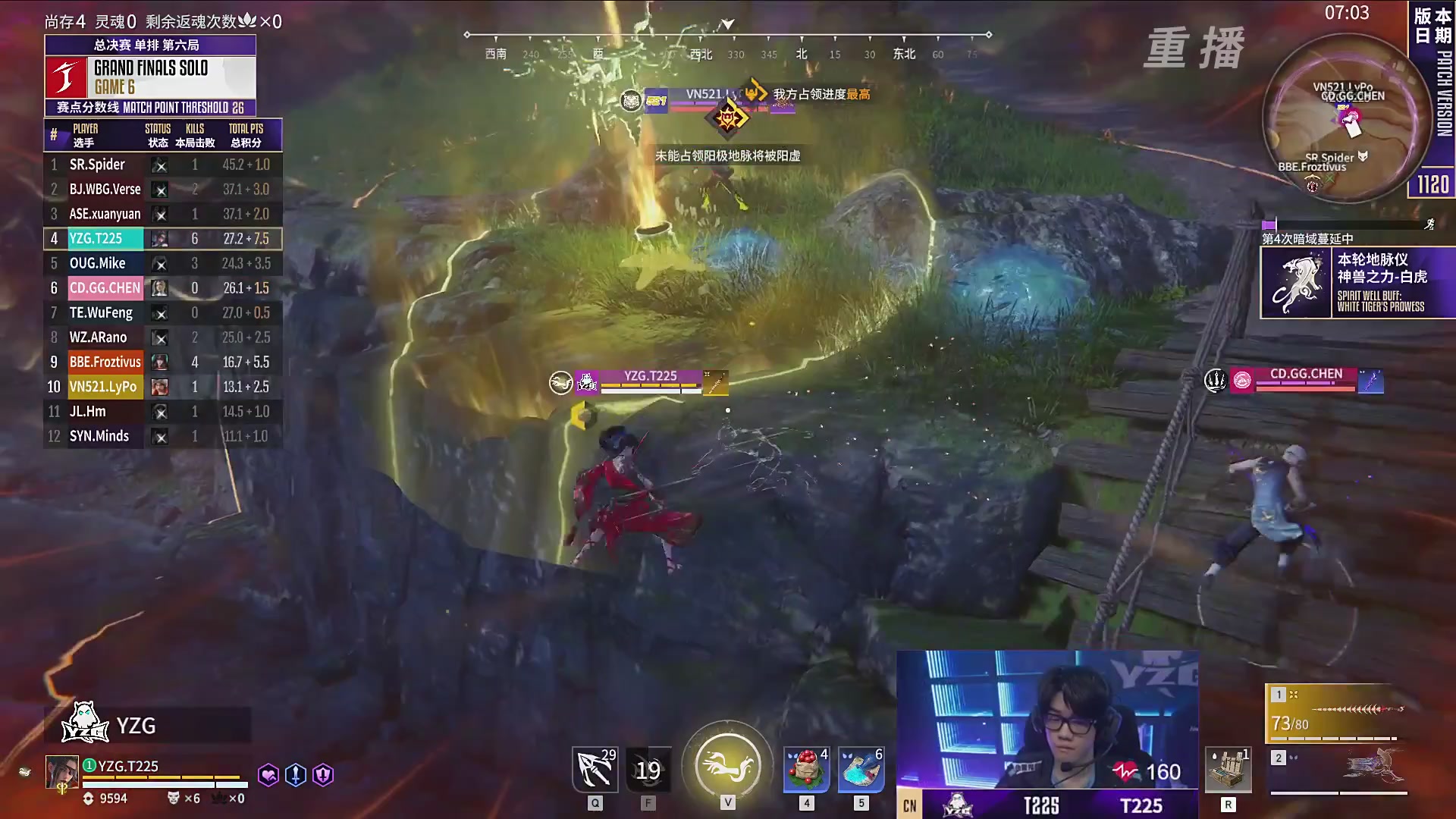Select BBE.Froztivus scoreboard row

tap(162, 362)
